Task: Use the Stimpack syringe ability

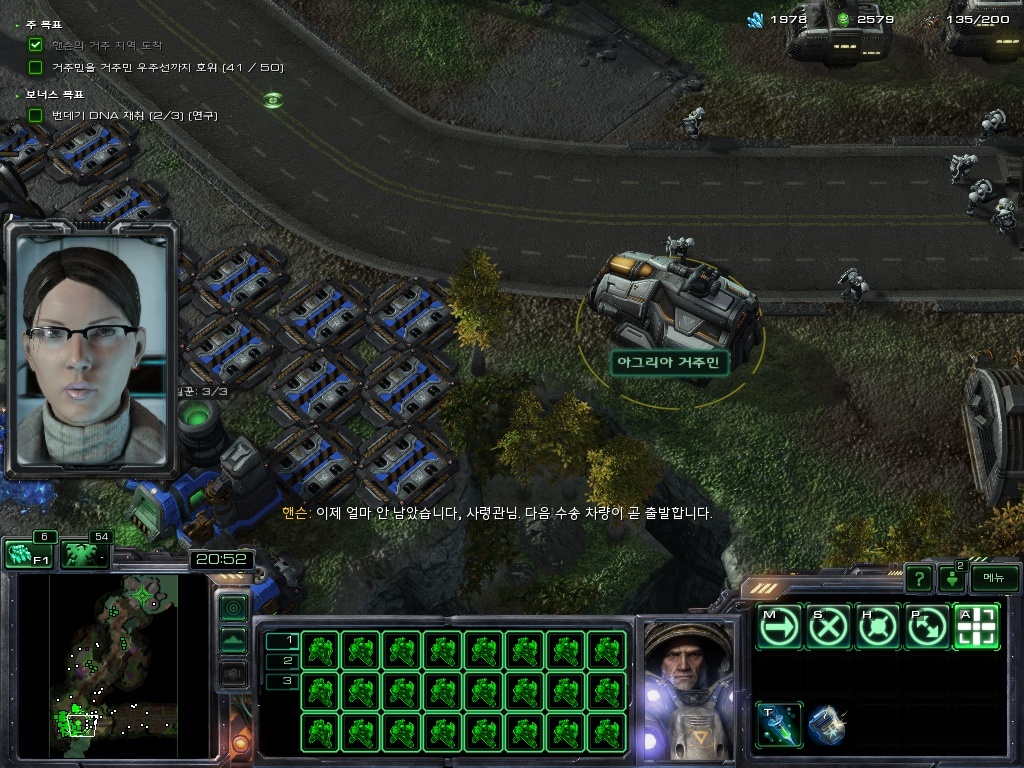Action: point(779,725)
